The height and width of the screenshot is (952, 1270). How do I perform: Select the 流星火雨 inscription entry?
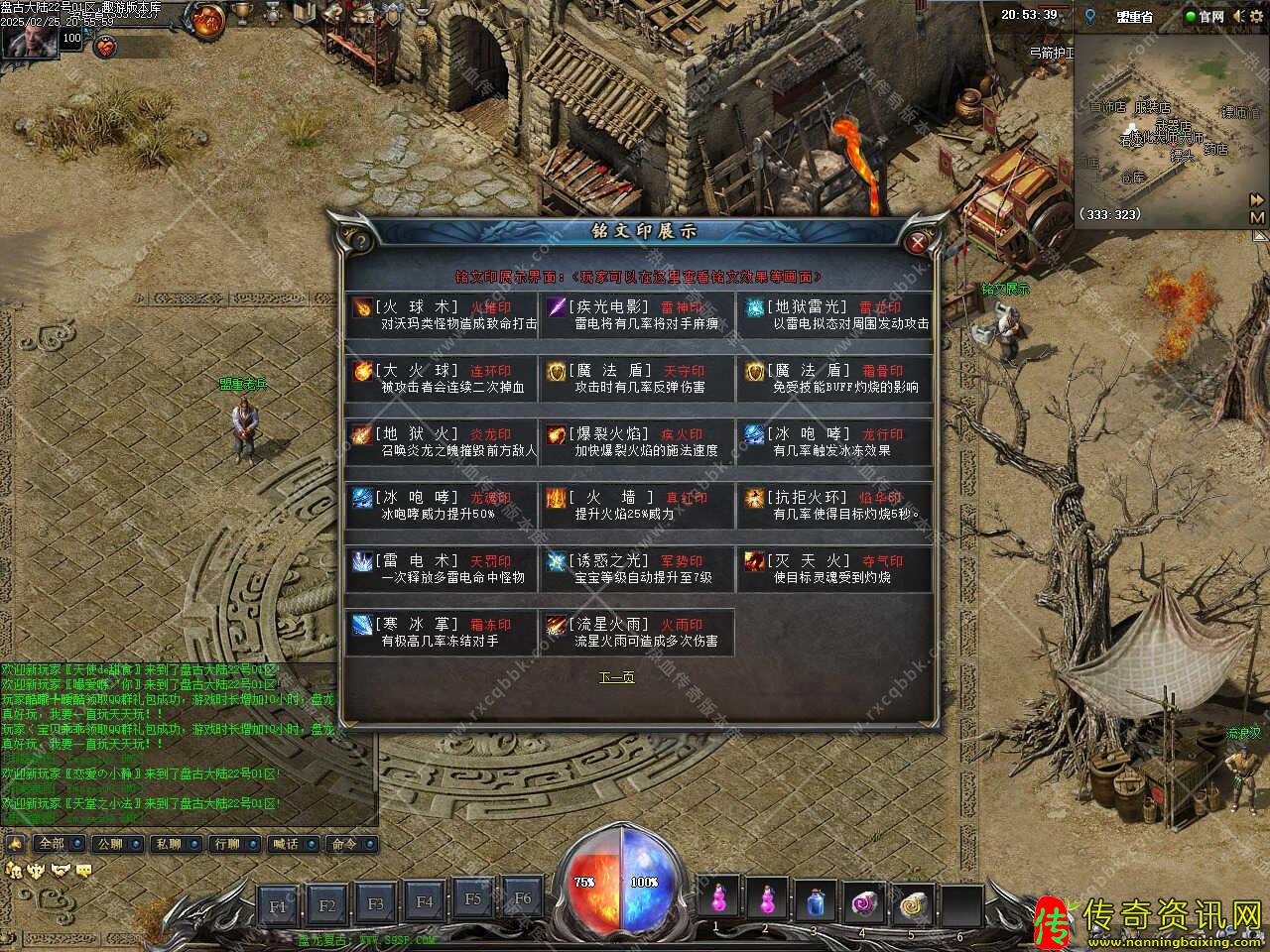[636, 633]
